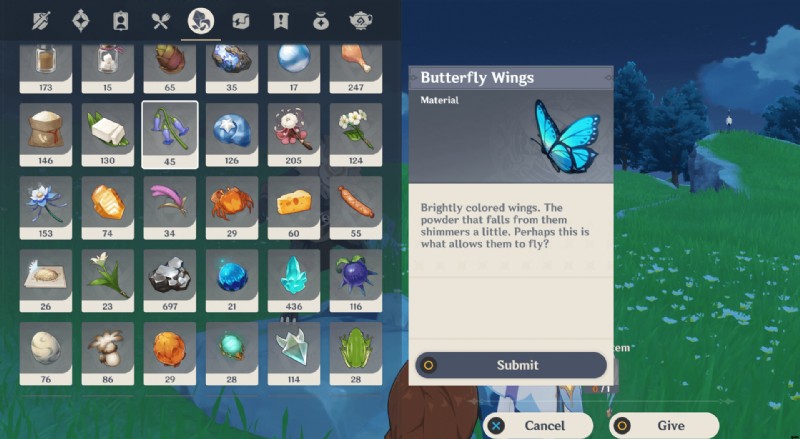Select the purple bellflower slot
The height and width of the screenshot is (439, 800).
pyautogui.click(x=170, y=129)
